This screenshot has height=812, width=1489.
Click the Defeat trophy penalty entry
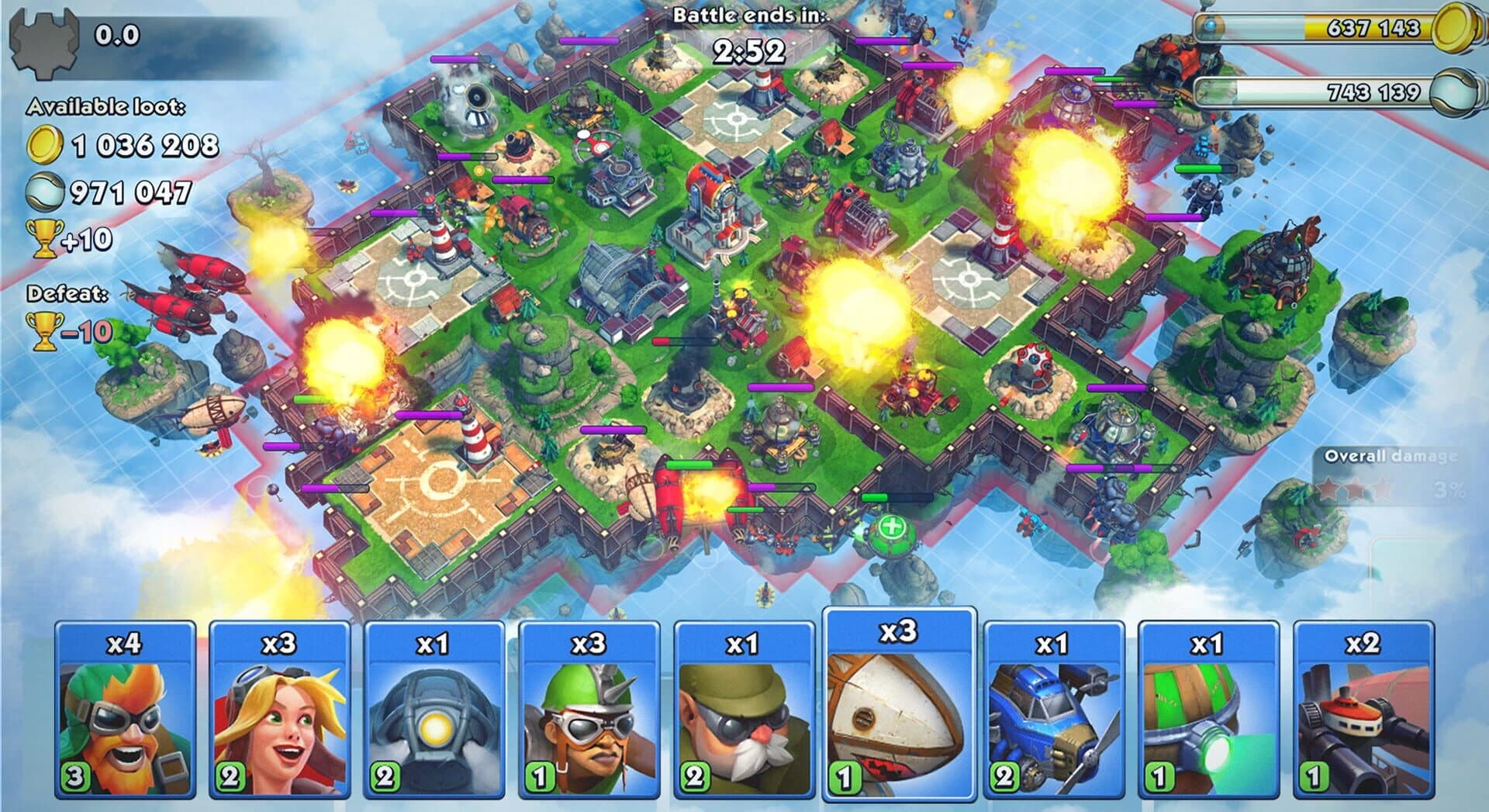tap(66, 330)
